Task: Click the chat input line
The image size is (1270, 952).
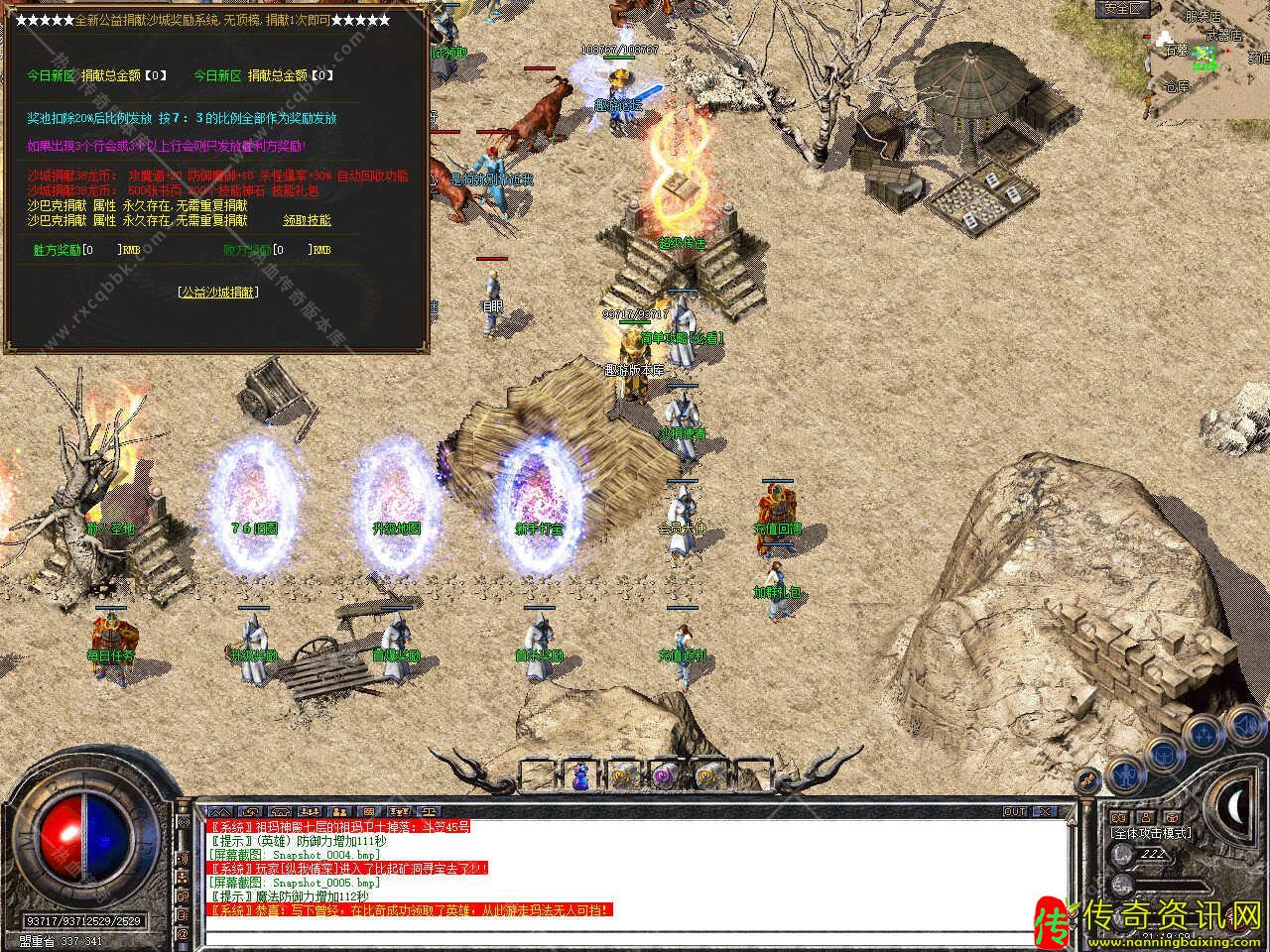Action: pyautogui.click(x=635, y=935)
